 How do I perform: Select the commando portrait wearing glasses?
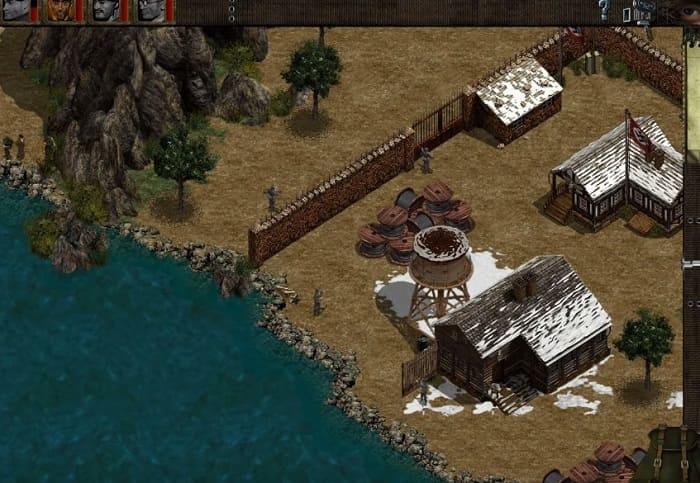pos(150,11)
